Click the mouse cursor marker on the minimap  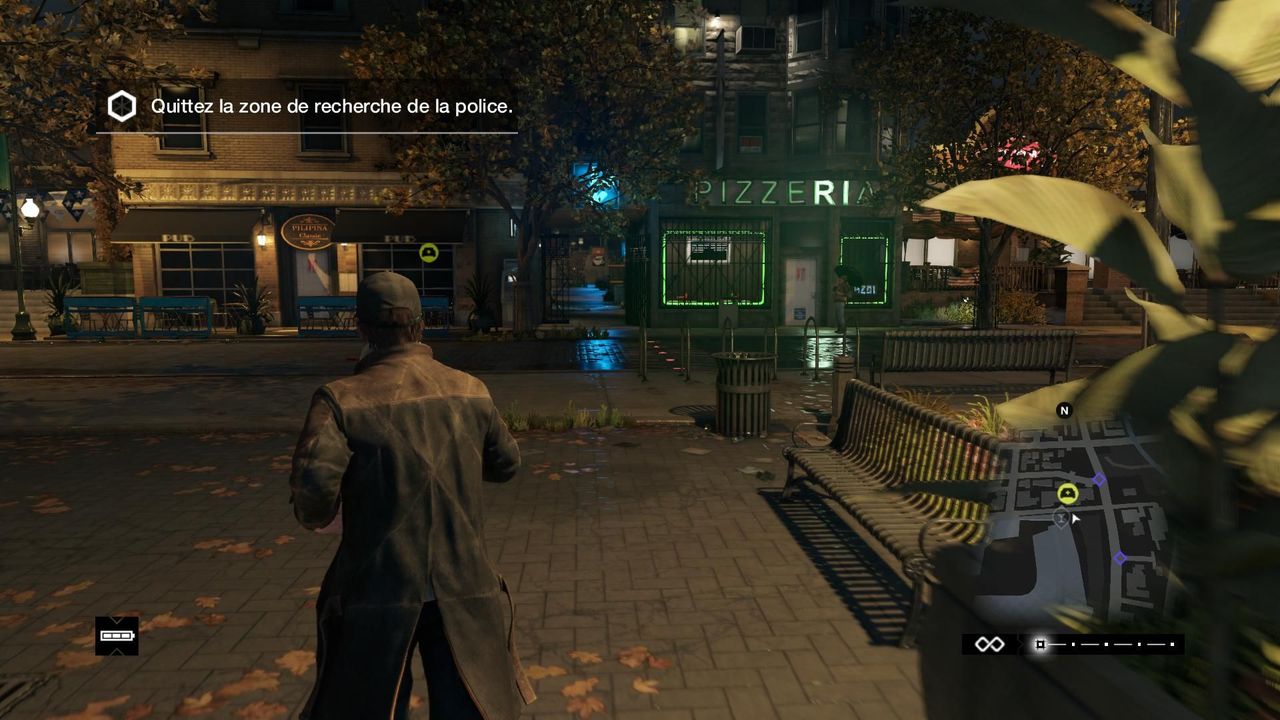tap(1074, 517)
